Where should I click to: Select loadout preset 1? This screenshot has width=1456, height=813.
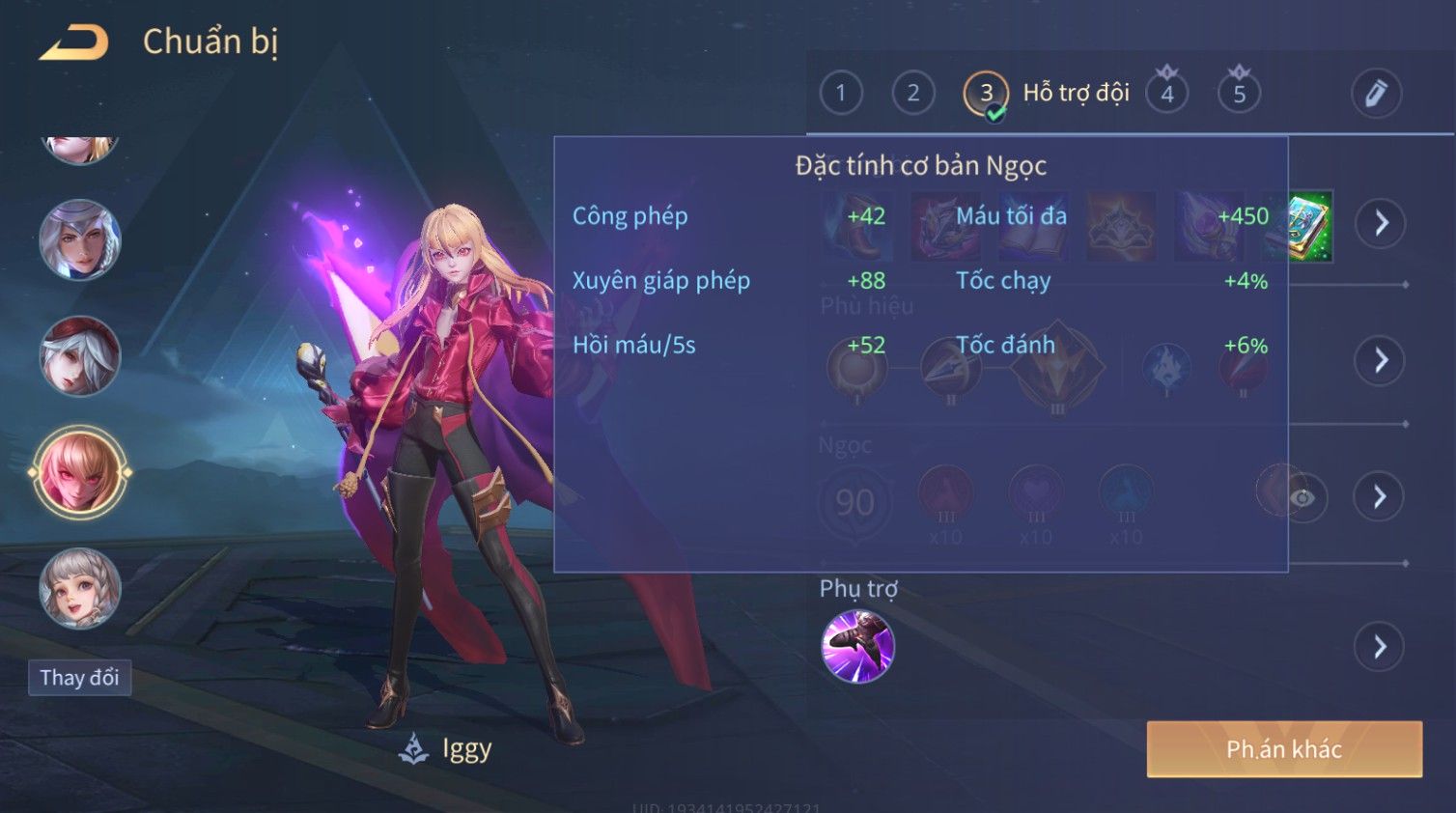coord(840,93)
